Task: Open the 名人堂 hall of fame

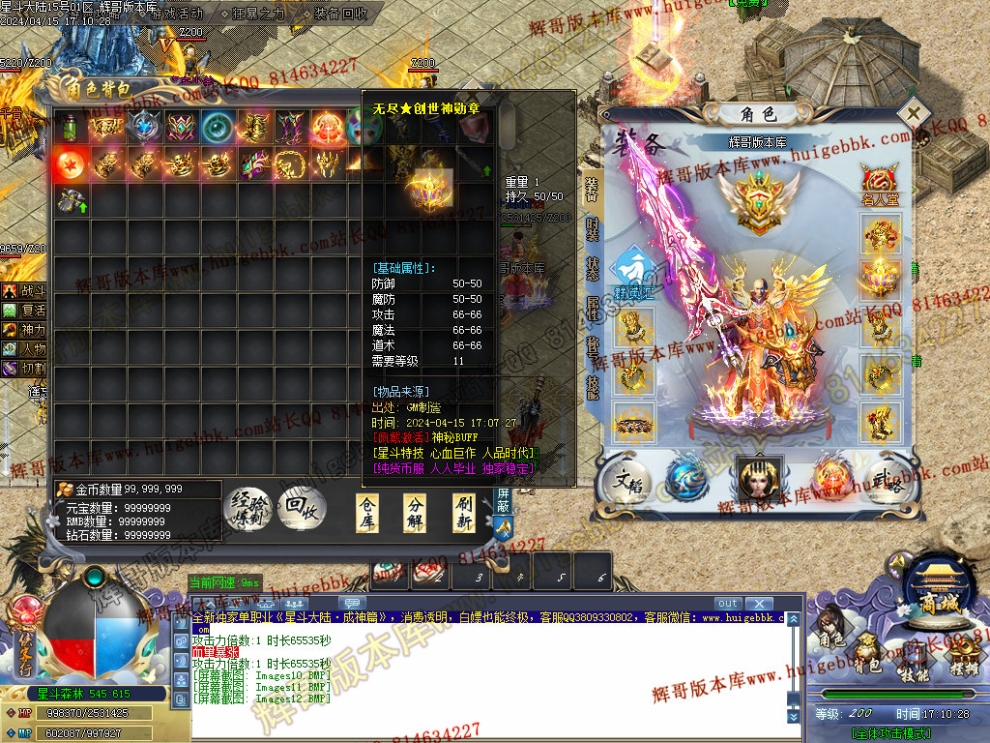Action: coord(880,186)
